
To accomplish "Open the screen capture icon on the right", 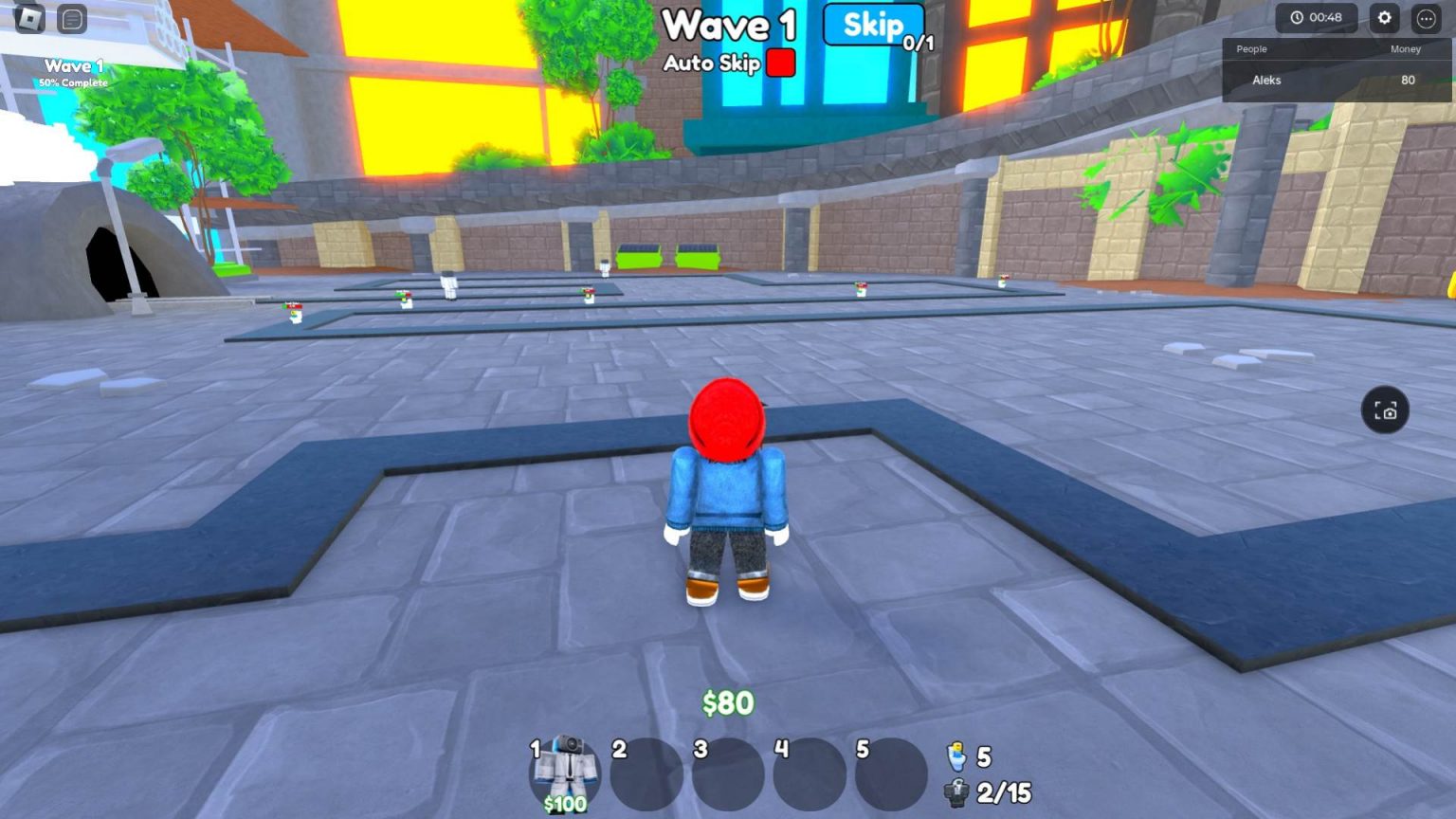I will coord(1385,410).
